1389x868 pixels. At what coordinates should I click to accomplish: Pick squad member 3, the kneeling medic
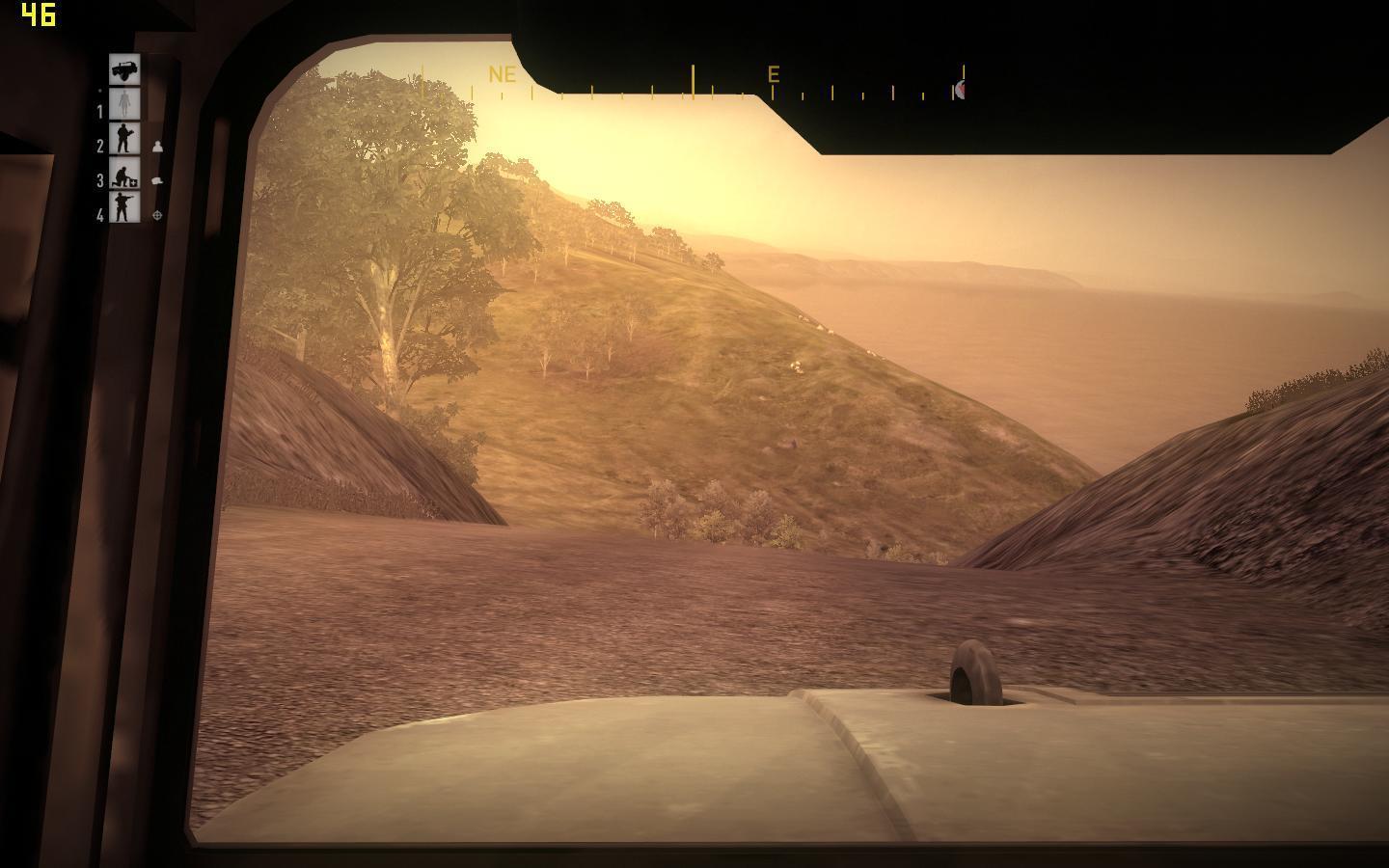124,174
